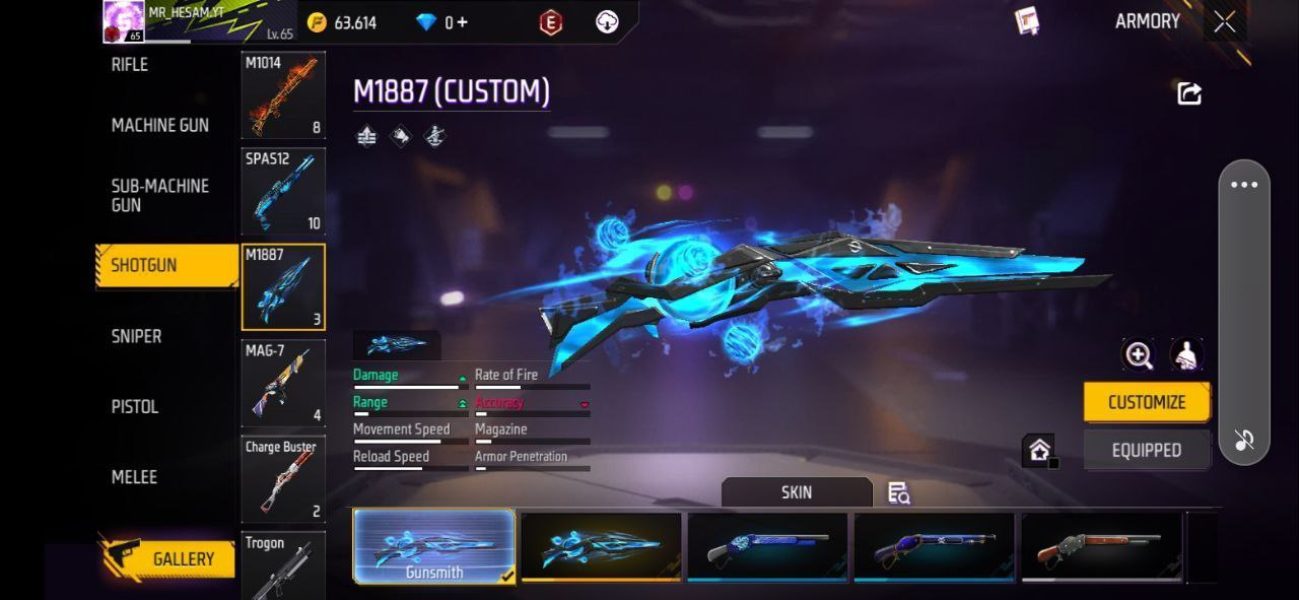The width and height of the screenshot is (1299, 600).
Task: Show the Pistol category
Action: [x=135, y=407]
